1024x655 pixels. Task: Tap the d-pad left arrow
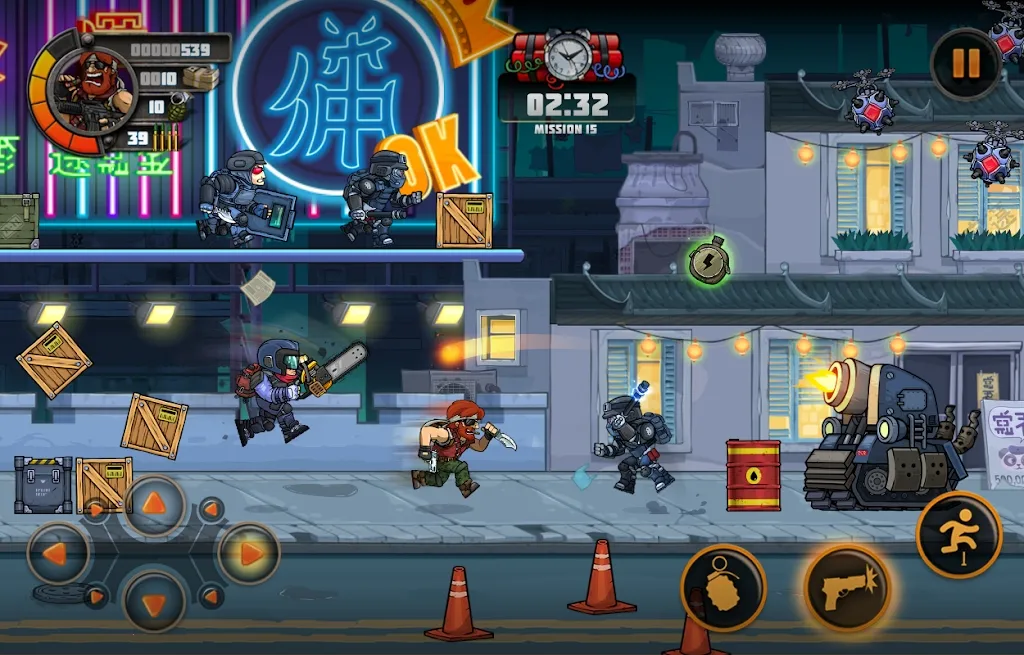point(59,553)
